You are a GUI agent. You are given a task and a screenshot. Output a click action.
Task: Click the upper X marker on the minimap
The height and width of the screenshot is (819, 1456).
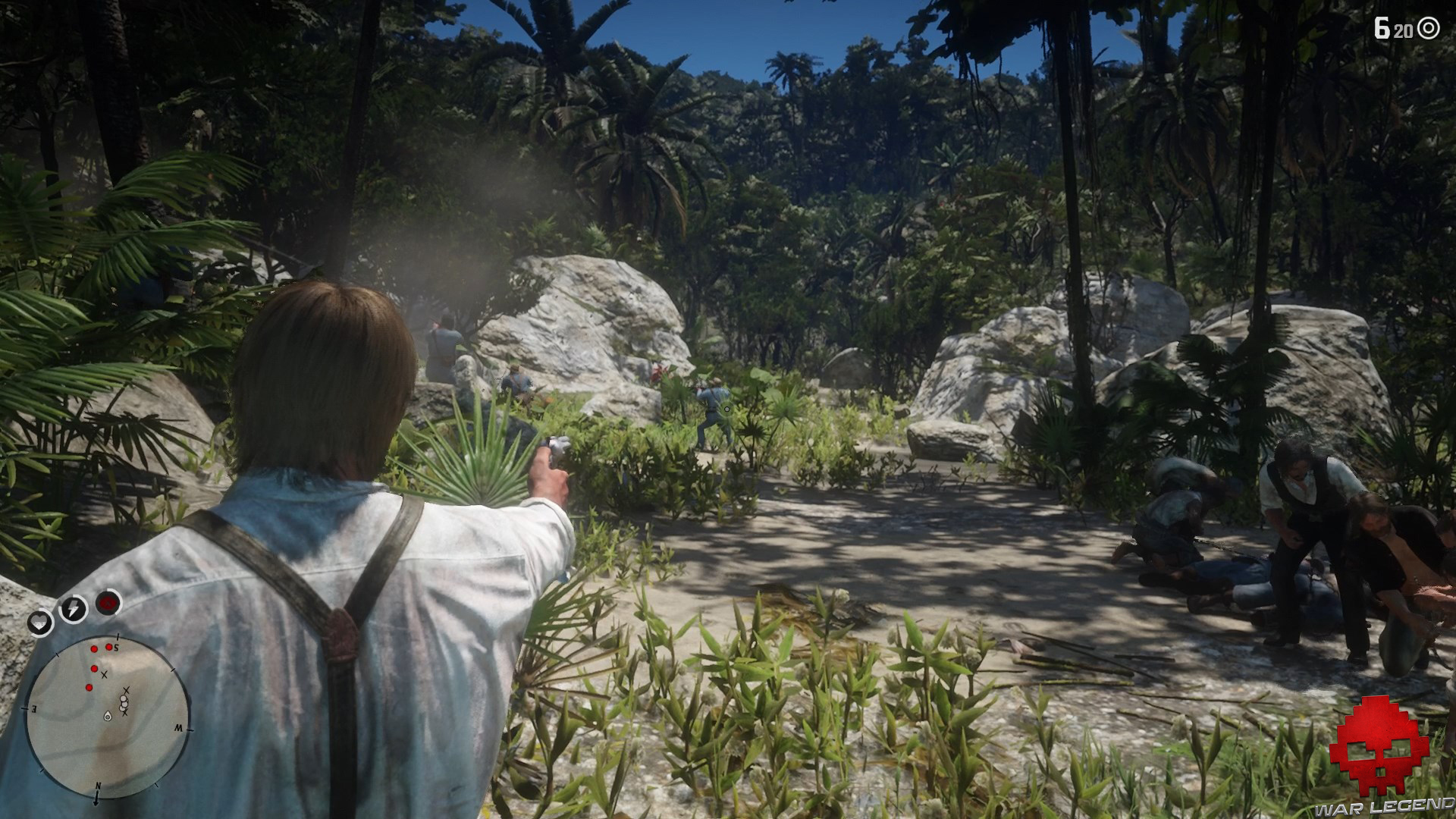click(105, 675)
